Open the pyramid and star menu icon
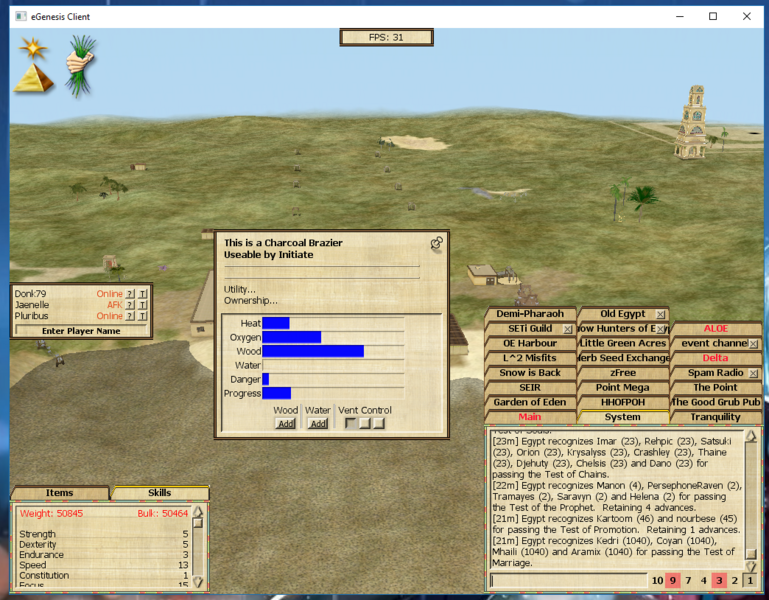 pos(33,66)
